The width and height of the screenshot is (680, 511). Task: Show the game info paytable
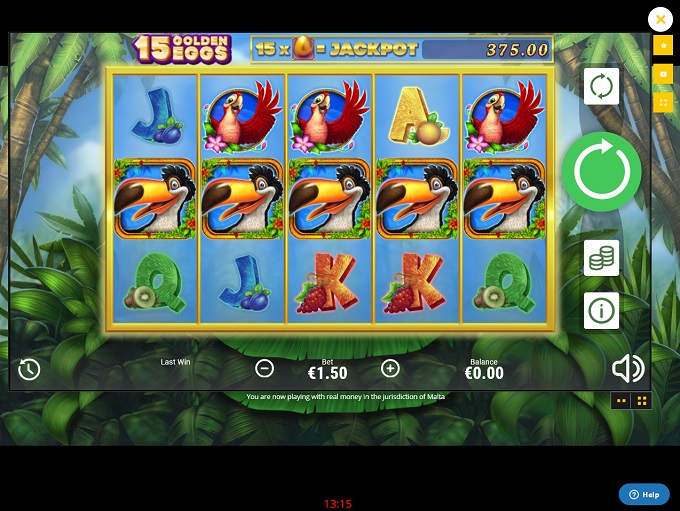tap(601, 311)
